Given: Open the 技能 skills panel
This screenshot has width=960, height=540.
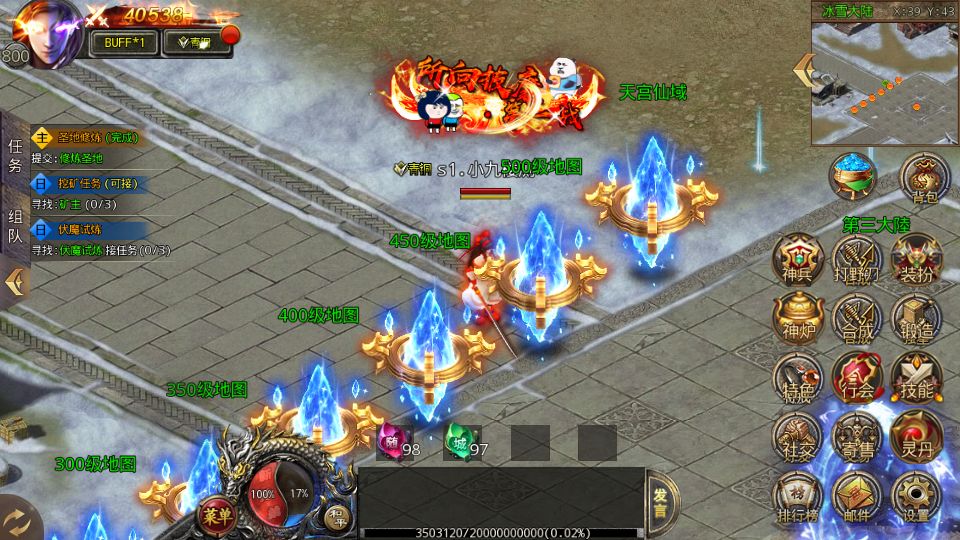Looking at the screenshot, I should coord(915,377).
